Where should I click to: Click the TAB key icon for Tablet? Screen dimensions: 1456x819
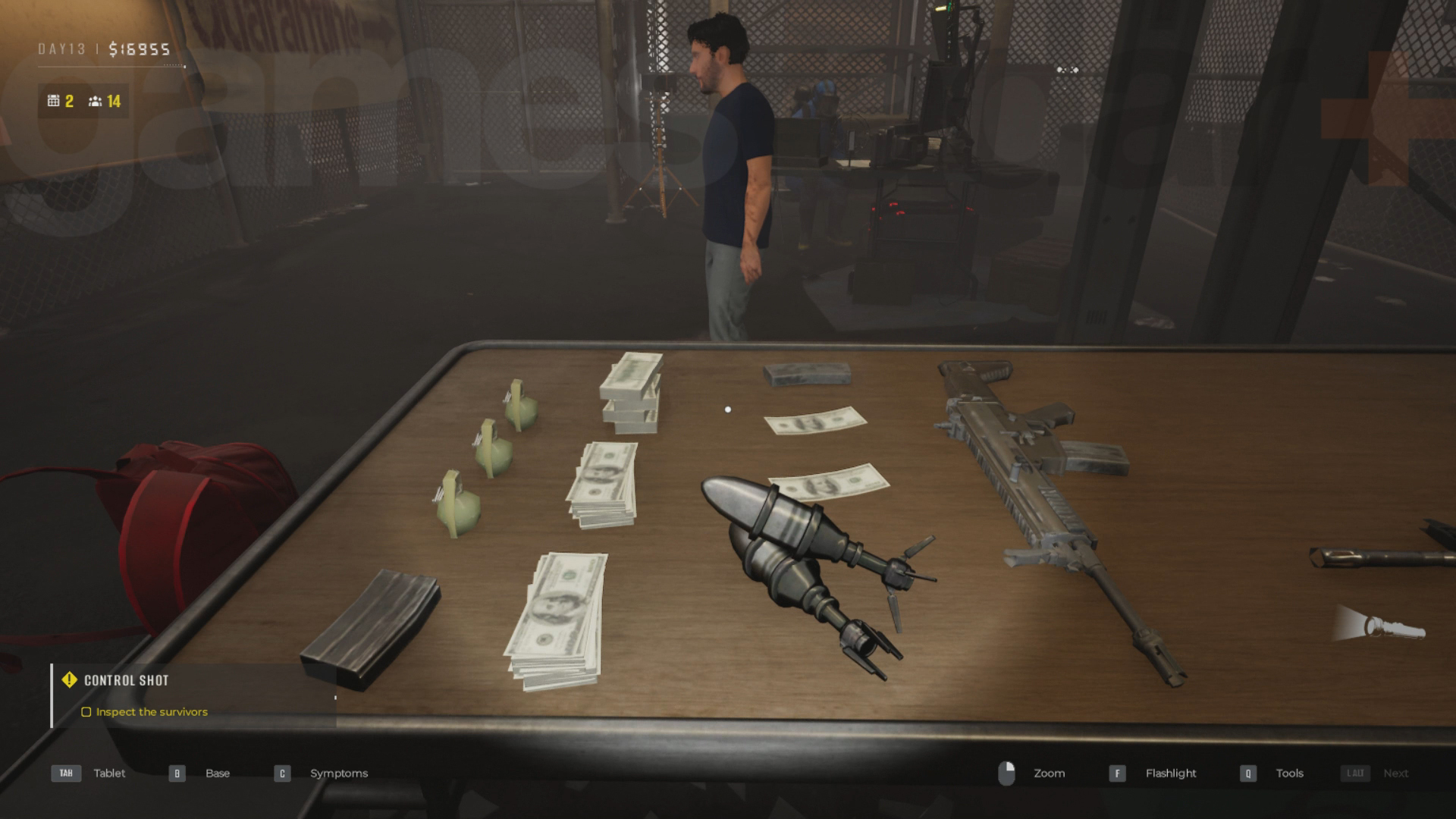[x=65, y=773]
